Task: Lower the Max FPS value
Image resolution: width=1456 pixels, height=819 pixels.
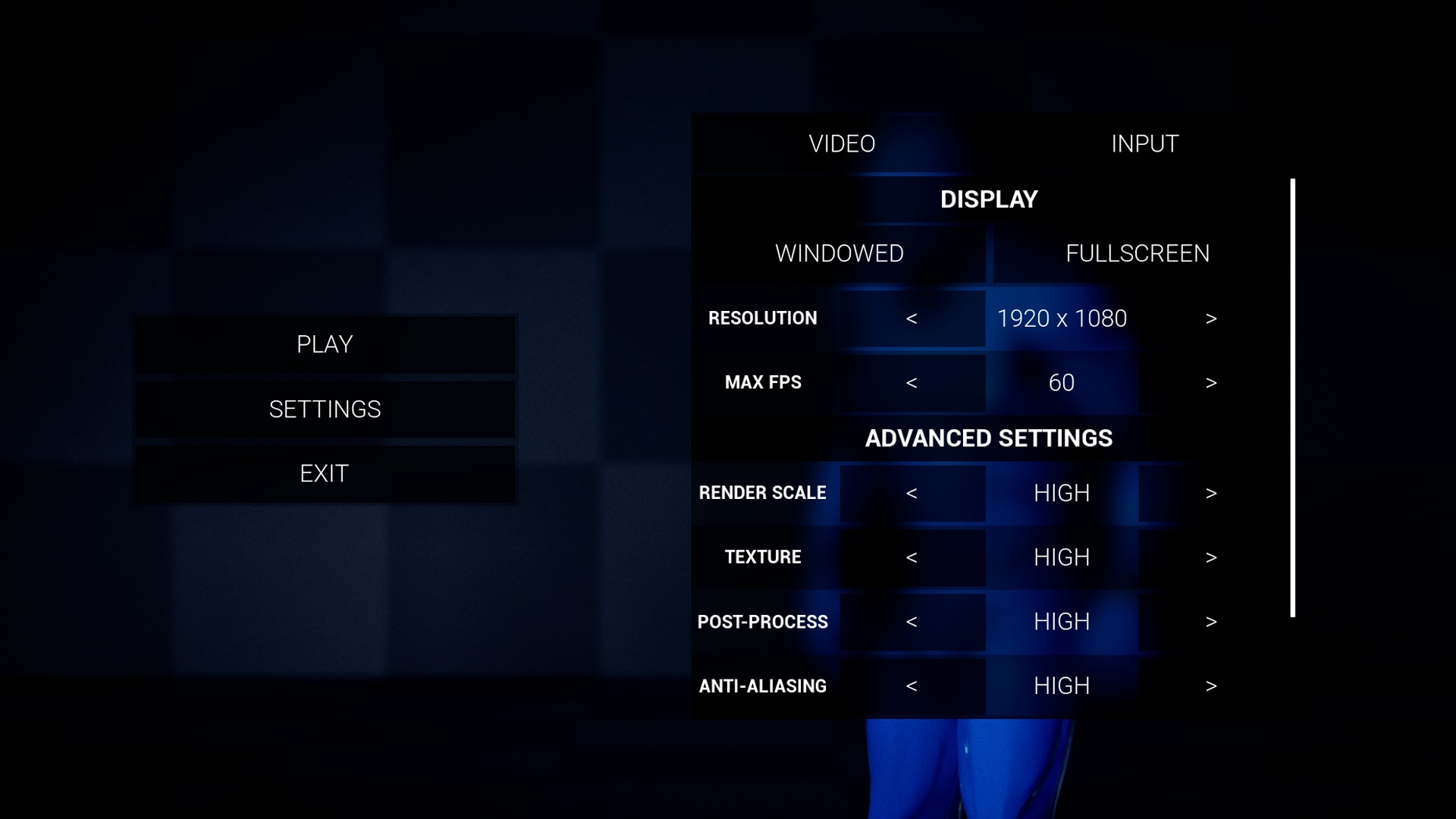Action: tap(912, 383)
